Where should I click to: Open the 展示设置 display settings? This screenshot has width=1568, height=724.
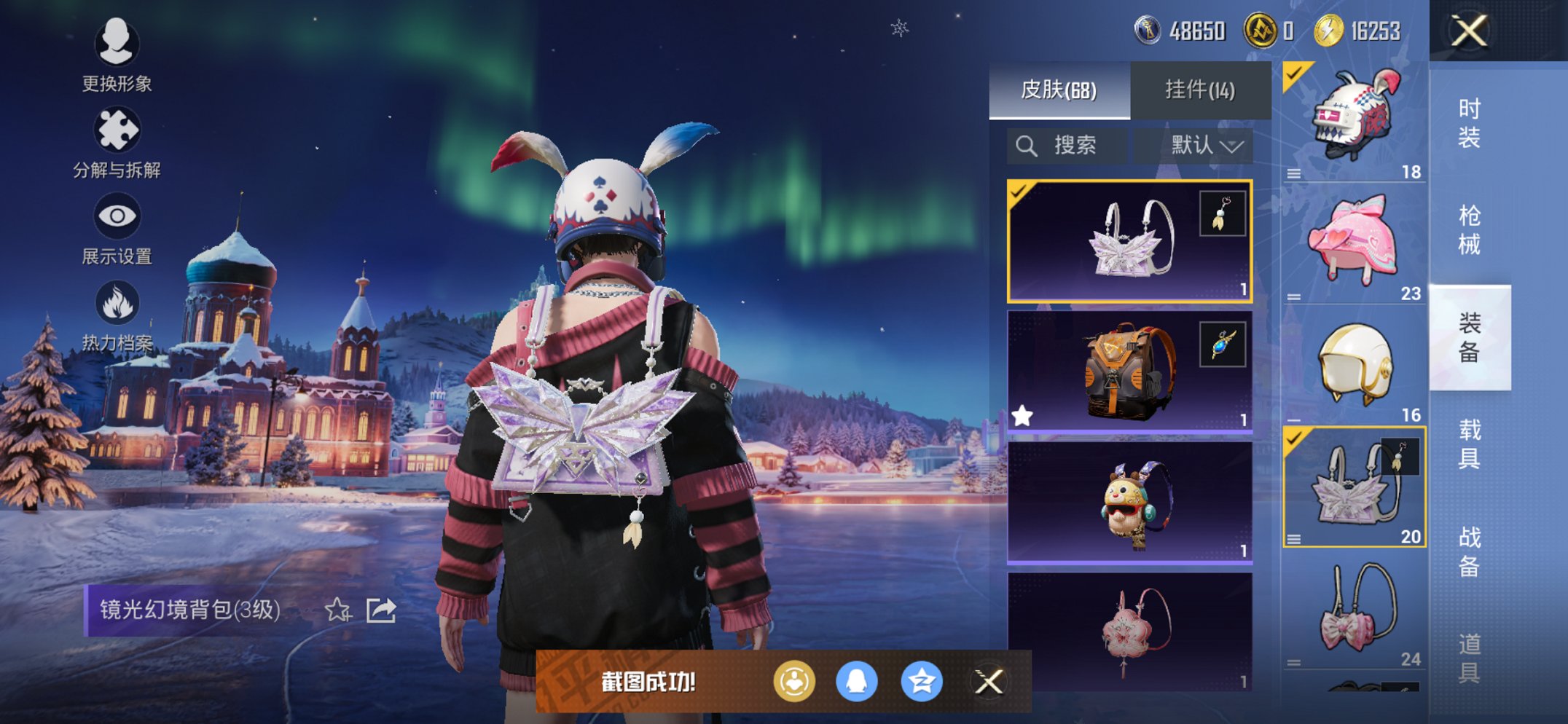[x=117, y=214]
